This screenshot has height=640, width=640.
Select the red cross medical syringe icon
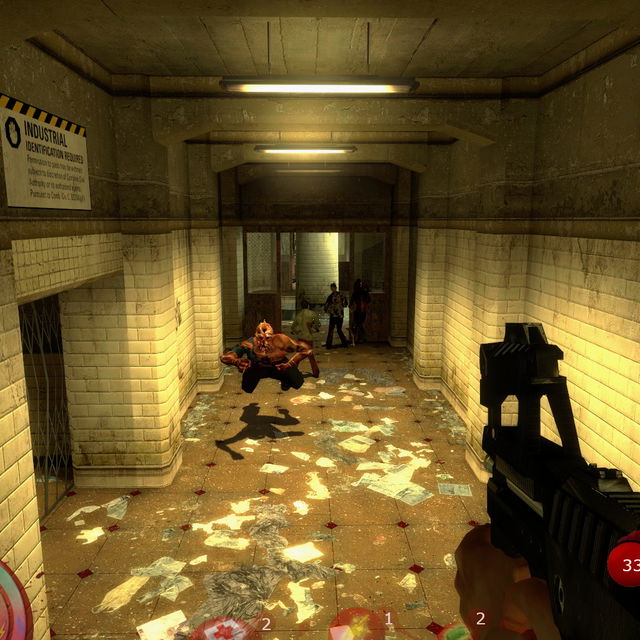click(x=222, y=629)
